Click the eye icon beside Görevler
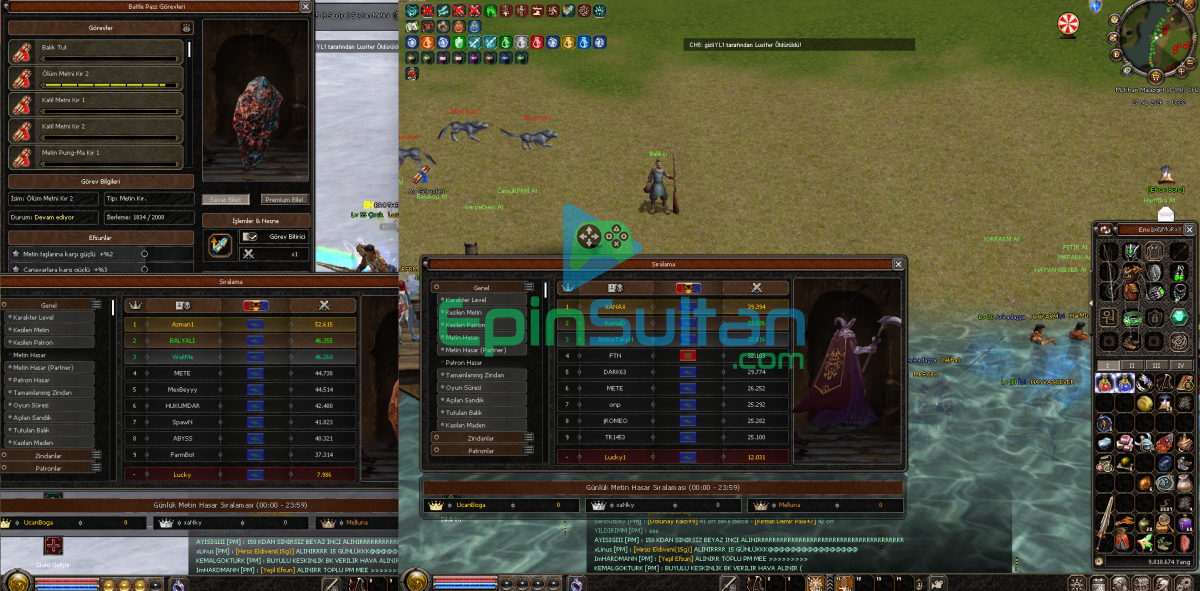This screenshot has height=591, width=1200. tap(186, 29)
